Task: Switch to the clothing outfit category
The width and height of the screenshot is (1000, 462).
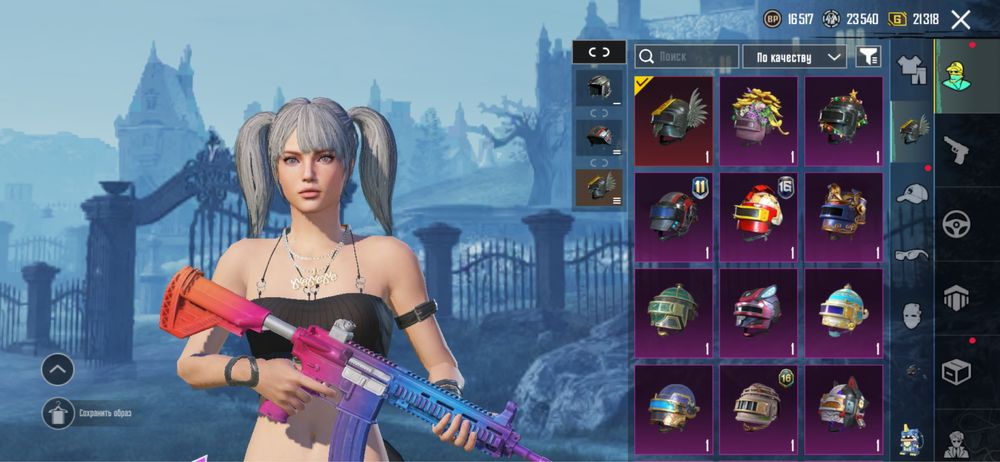Action: [x=911, y=69]
